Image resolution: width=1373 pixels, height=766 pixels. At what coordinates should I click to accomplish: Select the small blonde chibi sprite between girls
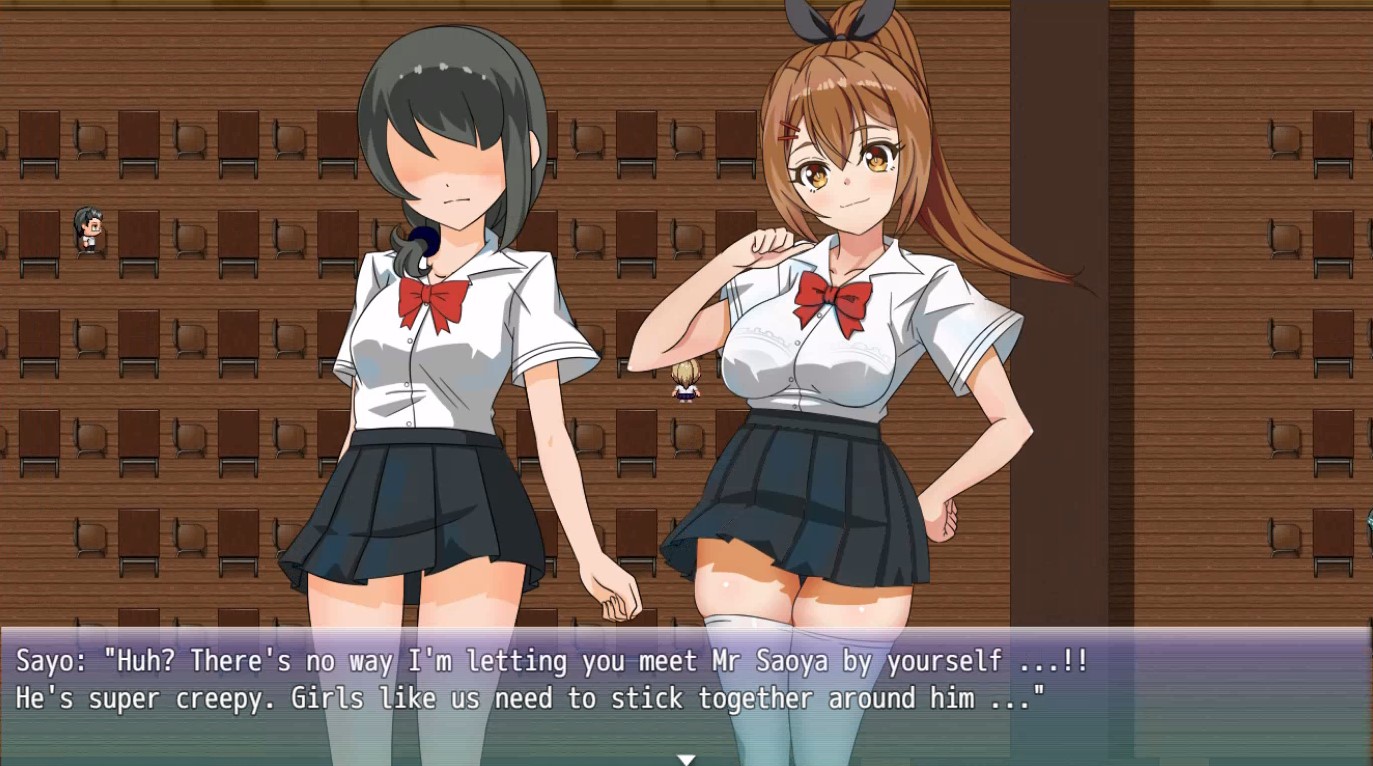685,383
